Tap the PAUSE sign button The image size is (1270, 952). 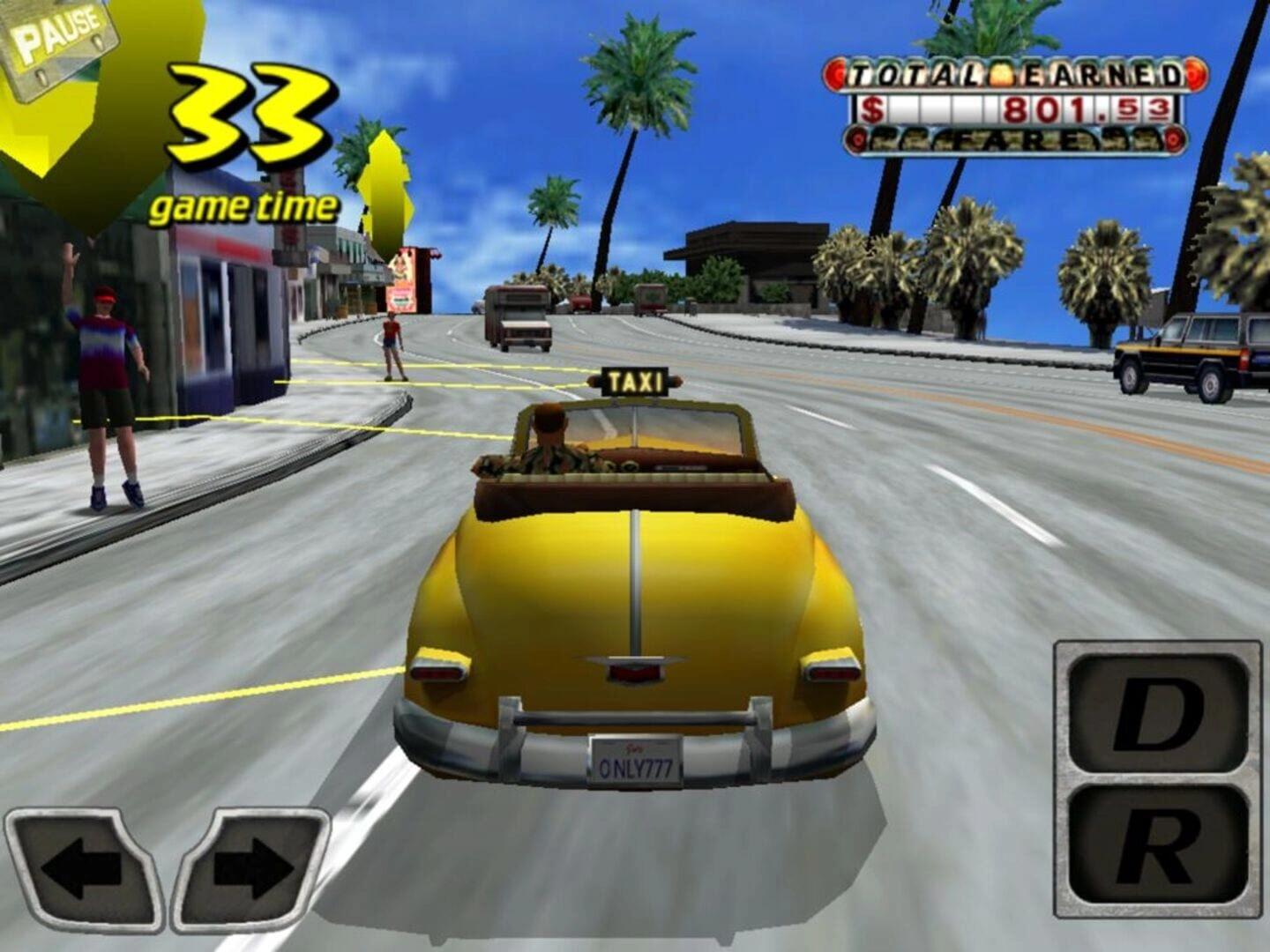[60, 40]
